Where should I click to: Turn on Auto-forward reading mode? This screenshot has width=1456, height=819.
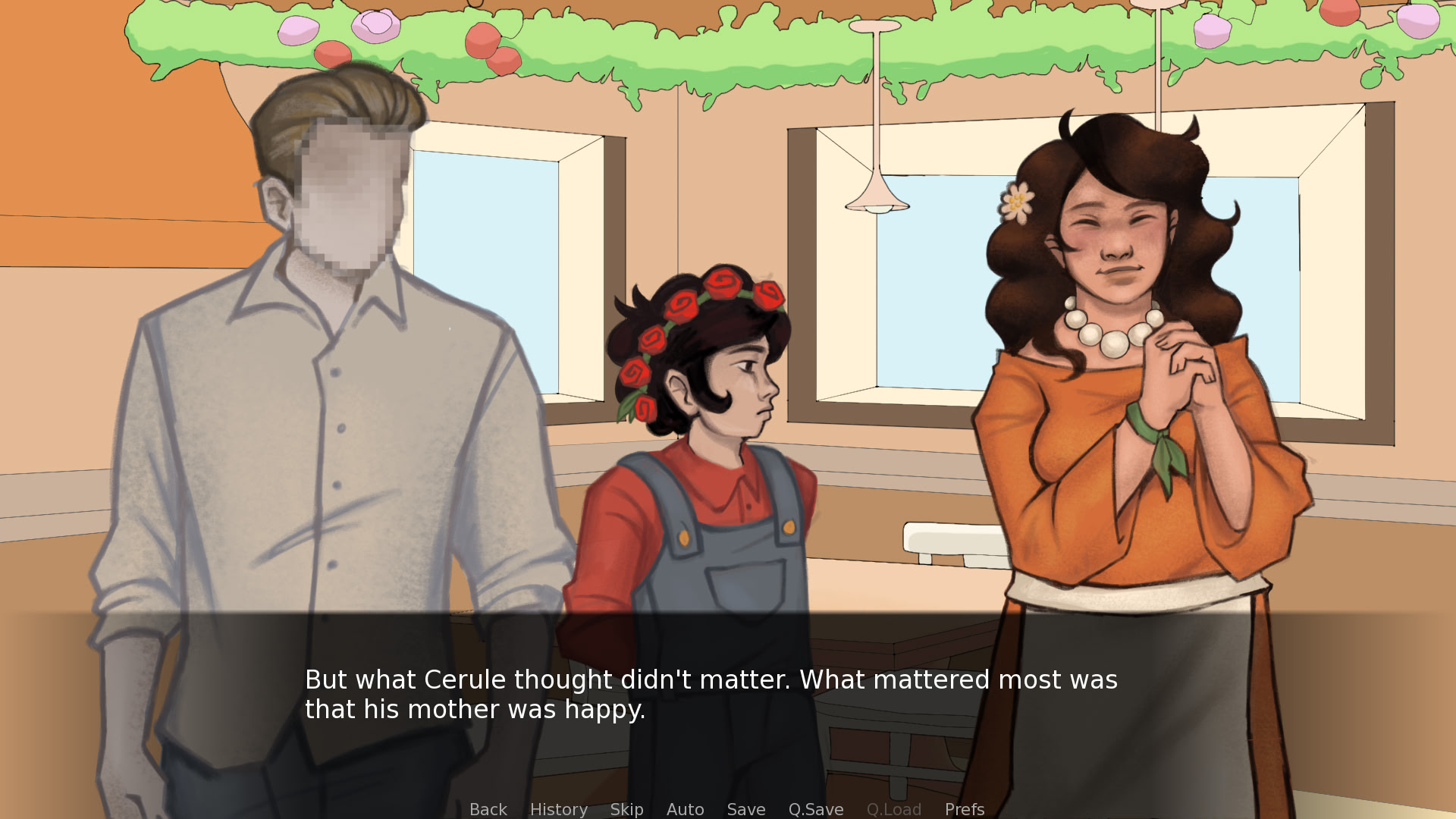pyautogui.click(x=685, y=809)
